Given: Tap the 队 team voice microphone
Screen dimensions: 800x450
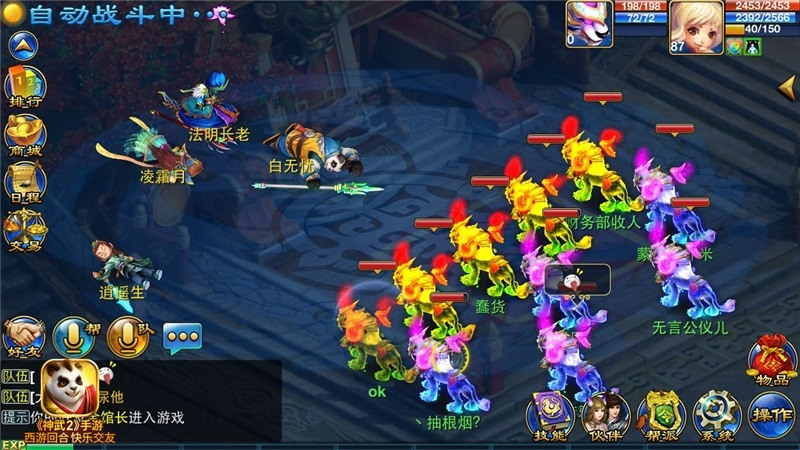Looking at the screenshot, I should pos(126,336).
